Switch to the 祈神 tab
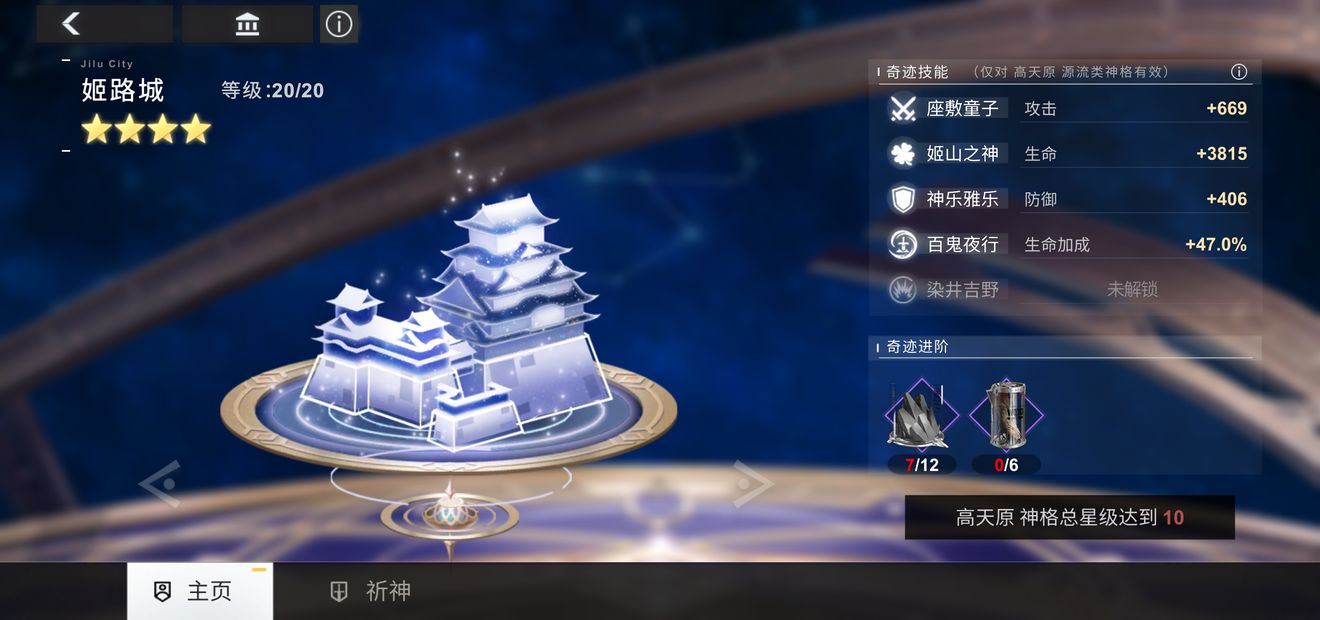Screen dimensions: 1320x620 pos(372,591)
